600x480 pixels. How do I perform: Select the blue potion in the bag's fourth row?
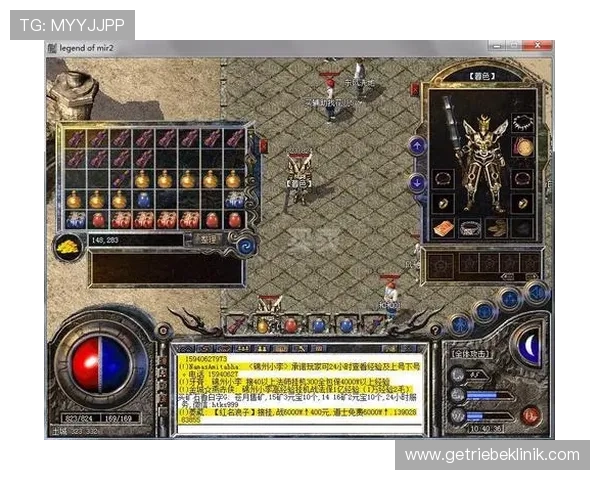143,200
